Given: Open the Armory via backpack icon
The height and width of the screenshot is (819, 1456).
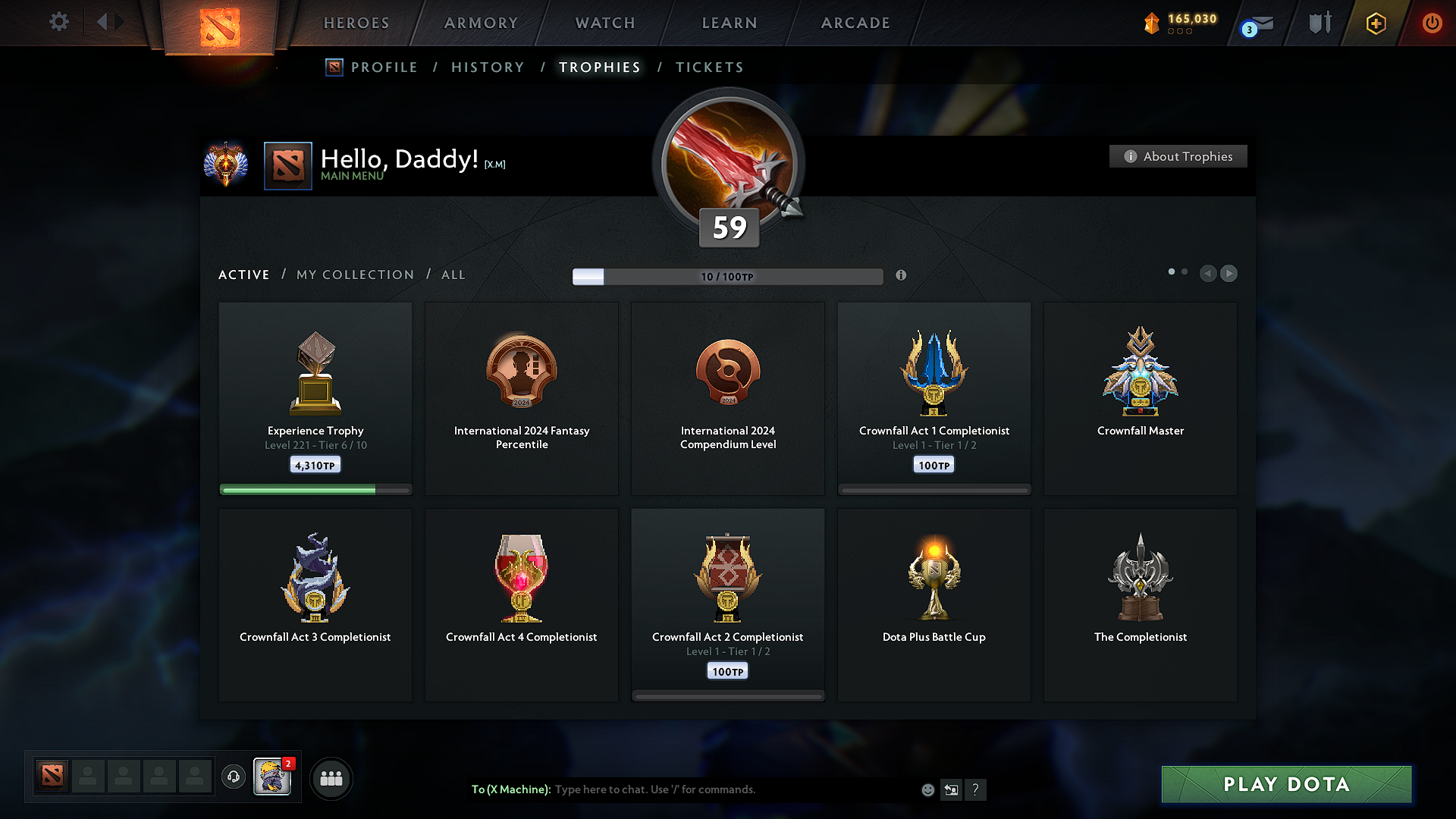Looking at the screenshot, I should (x=1318, y=24).
